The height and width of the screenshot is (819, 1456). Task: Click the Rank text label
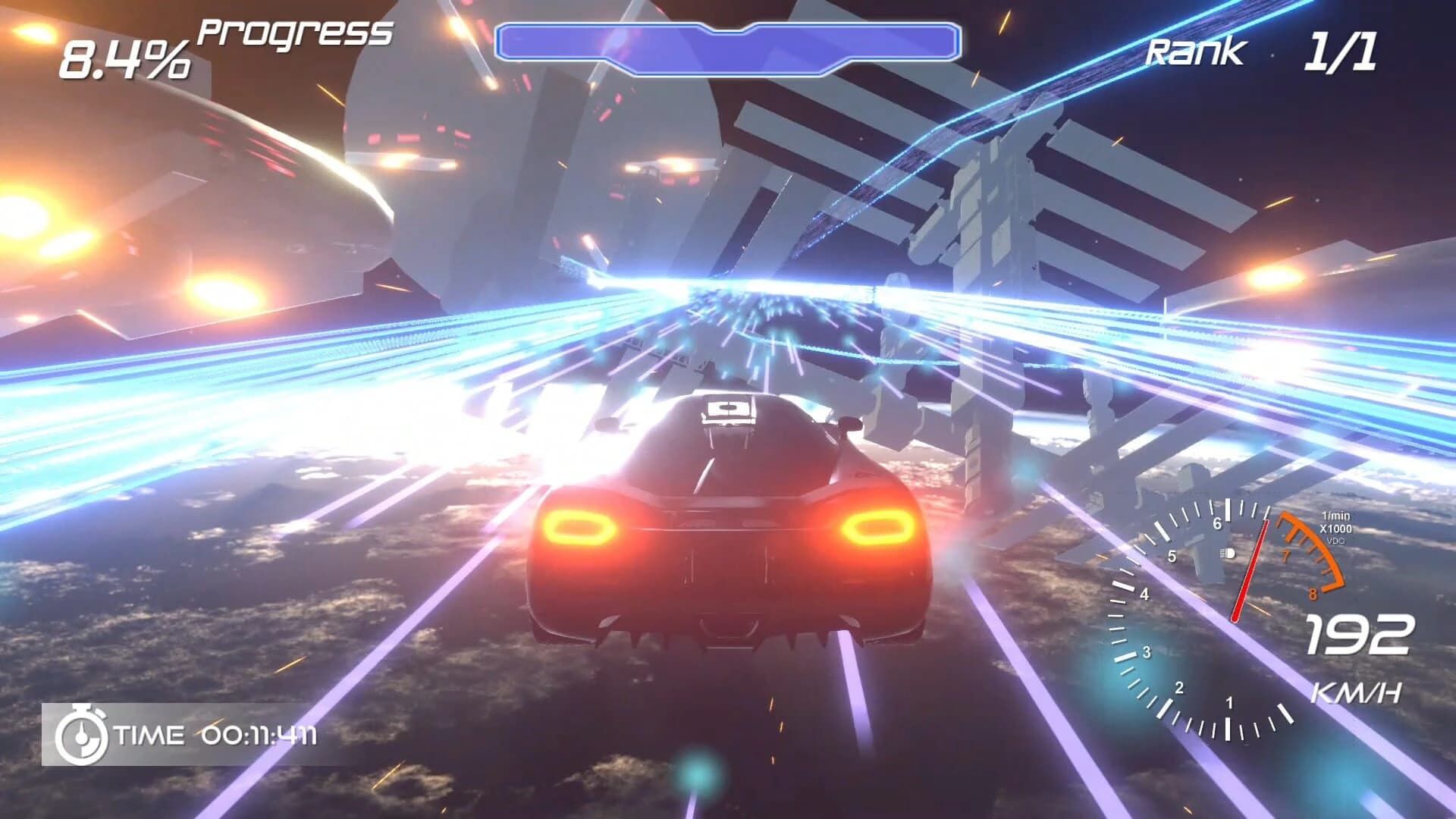pos(1194,52)
